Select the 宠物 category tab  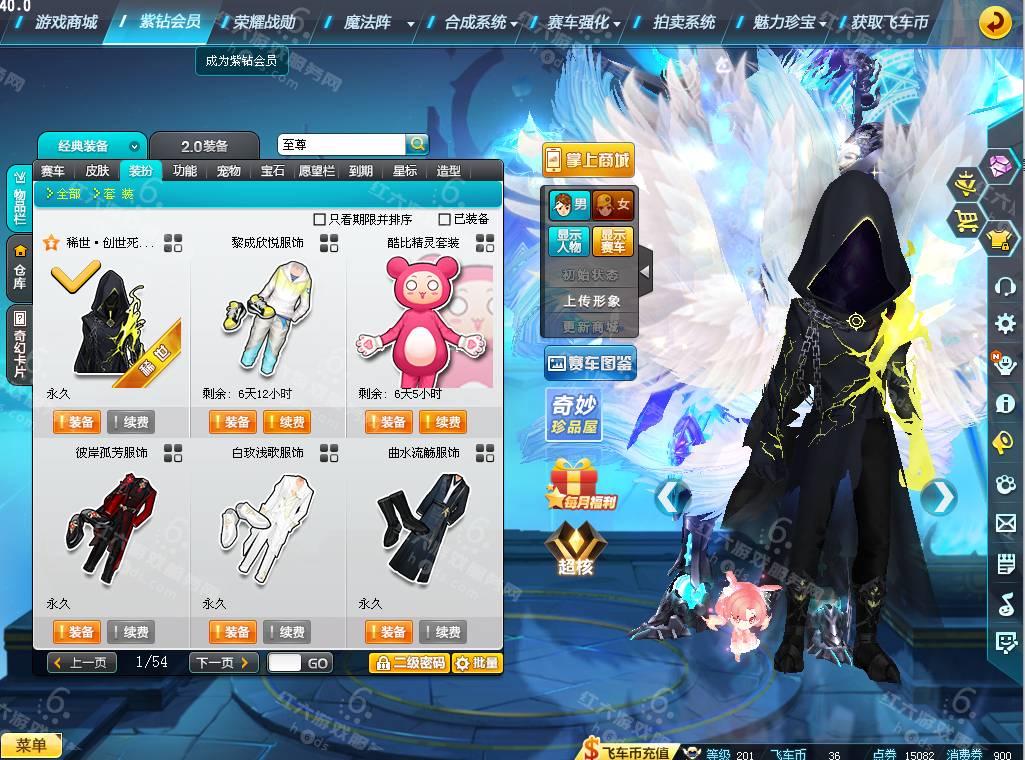coord(229,171)
